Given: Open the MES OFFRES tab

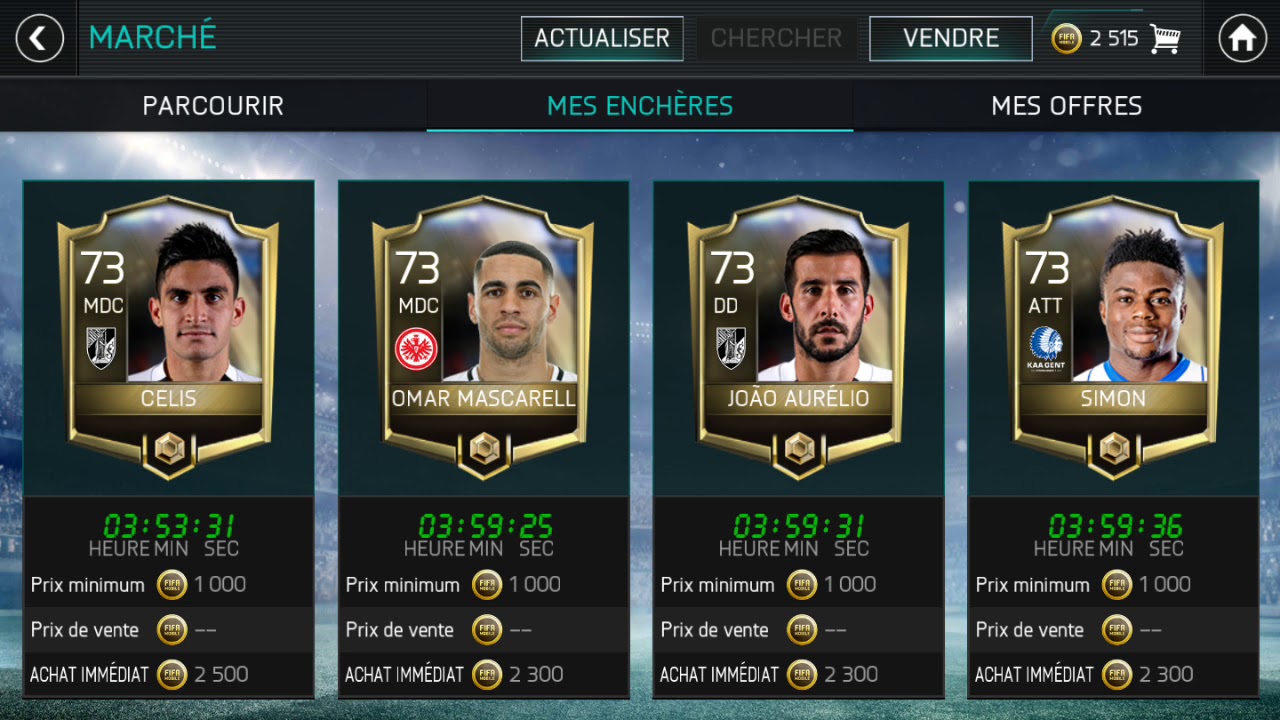Looking at the screenshot, I should 1066,105.
